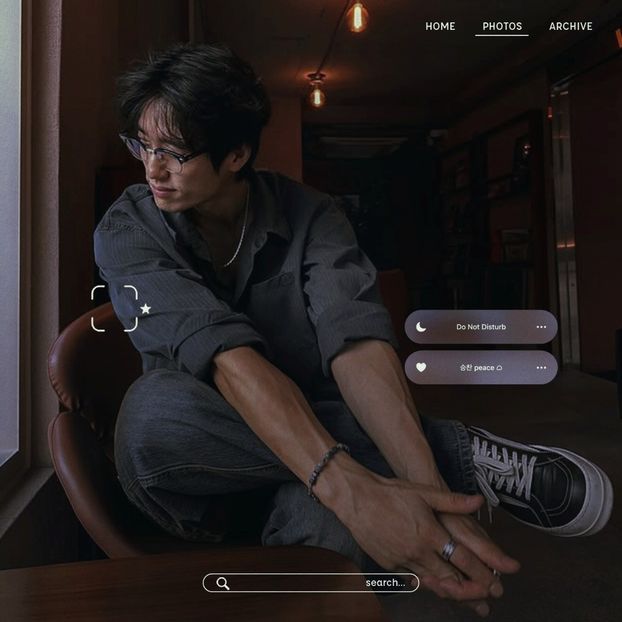
Task: Select the peace pill with heart icon
Action: 481,367
